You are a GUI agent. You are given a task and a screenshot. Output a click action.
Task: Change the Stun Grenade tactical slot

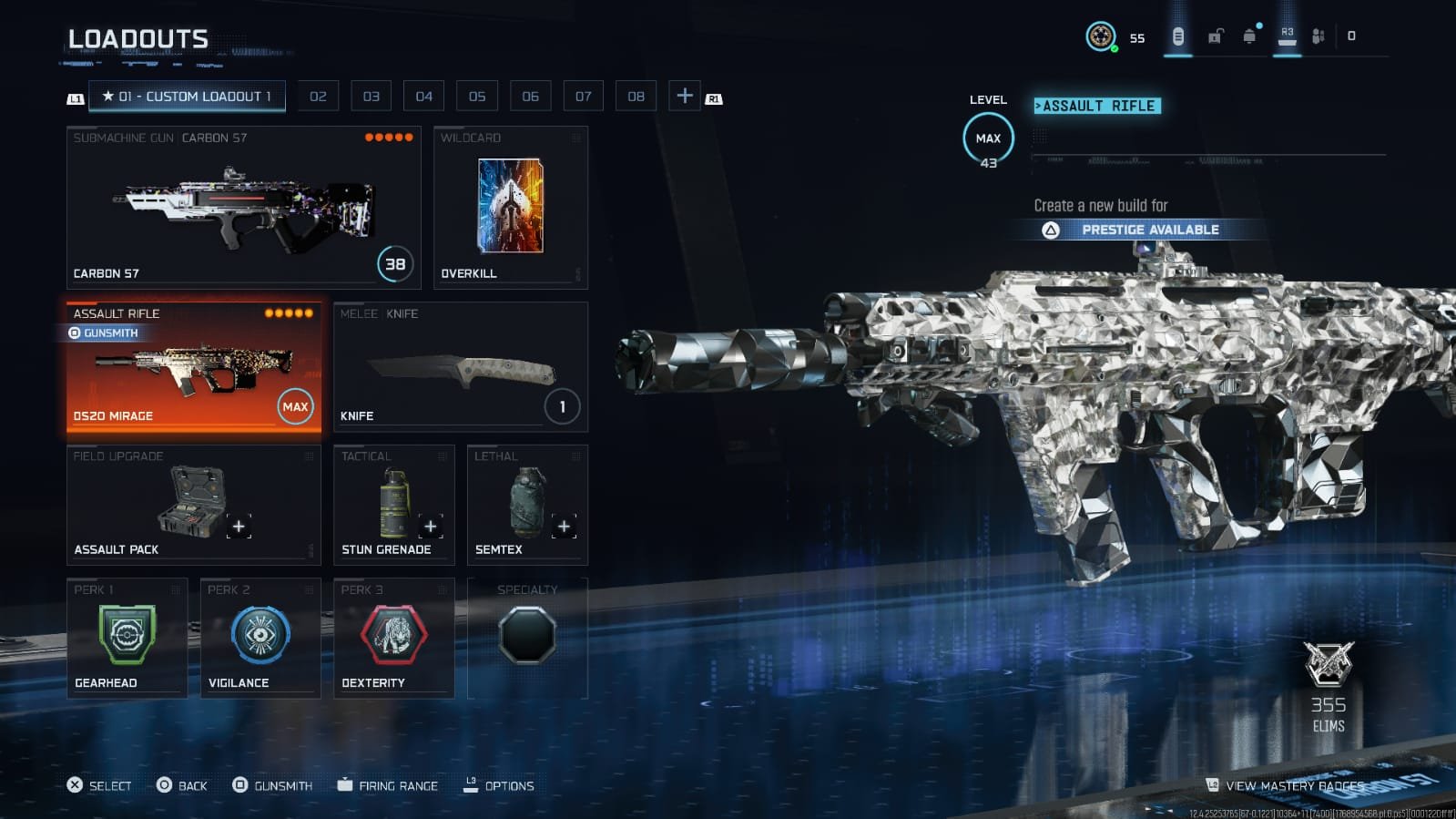click(x=393, y=505)
